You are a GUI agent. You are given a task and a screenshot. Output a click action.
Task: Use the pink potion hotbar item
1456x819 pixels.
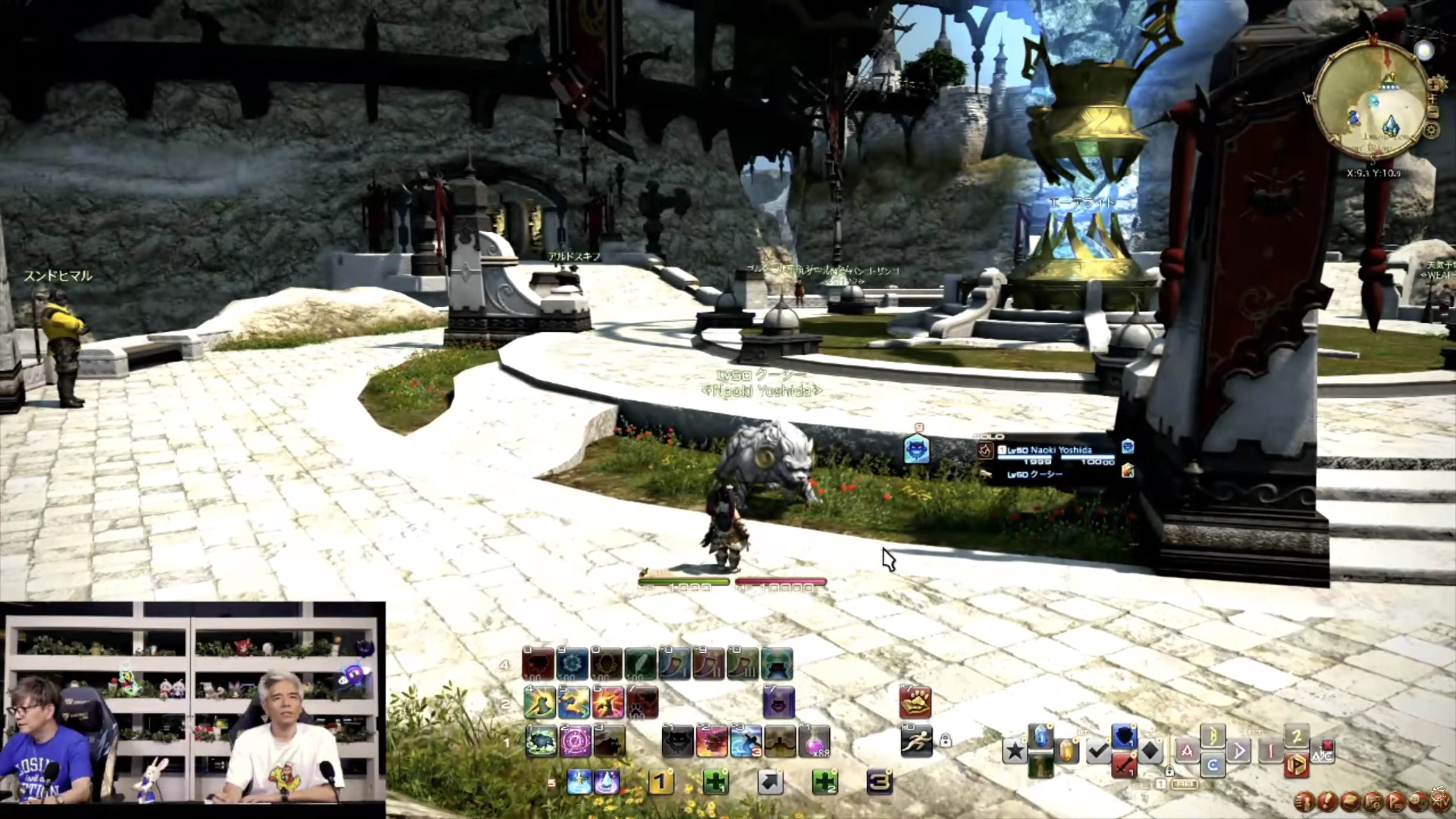pyautogui.click(x=814, y=741)
